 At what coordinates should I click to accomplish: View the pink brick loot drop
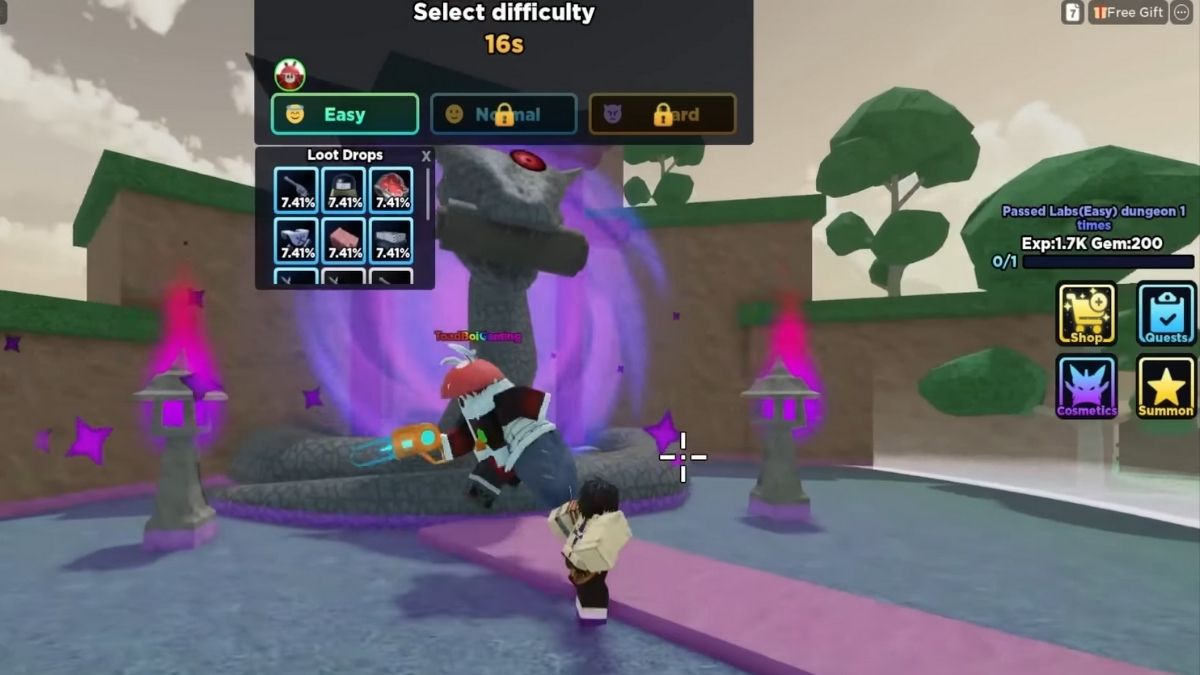click(x=344, y=241)
